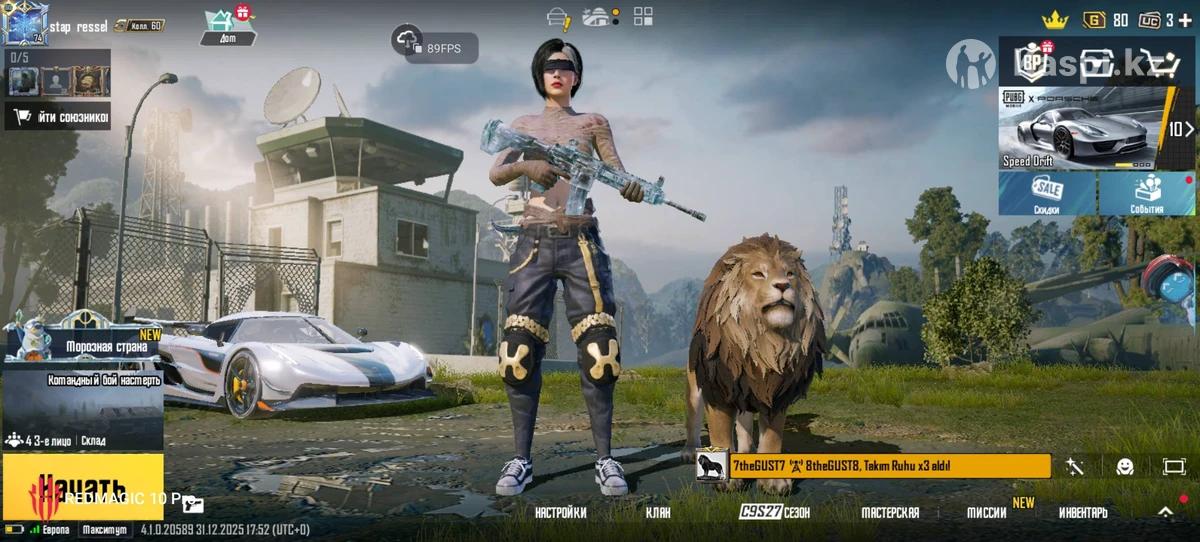Screen dimensions: 1200x542
Task: Open the emoji smiley face icon
Action: tap(1124, 467)
